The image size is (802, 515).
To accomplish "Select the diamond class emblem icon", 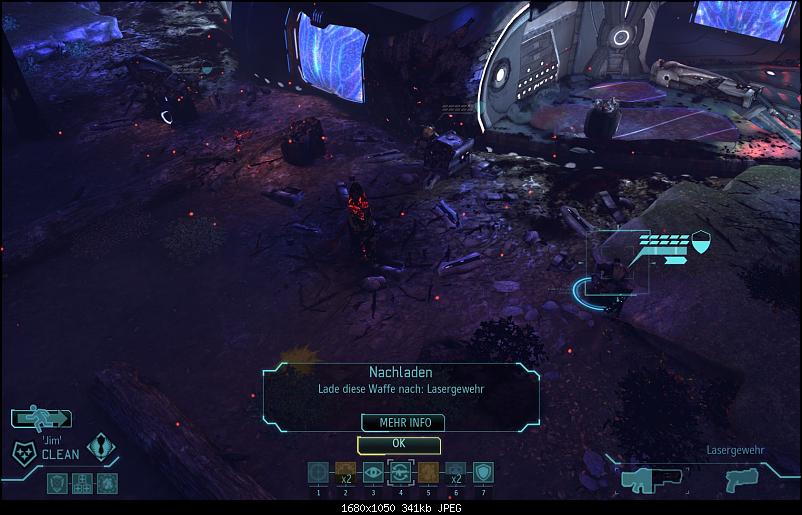I will coord(101,446).
